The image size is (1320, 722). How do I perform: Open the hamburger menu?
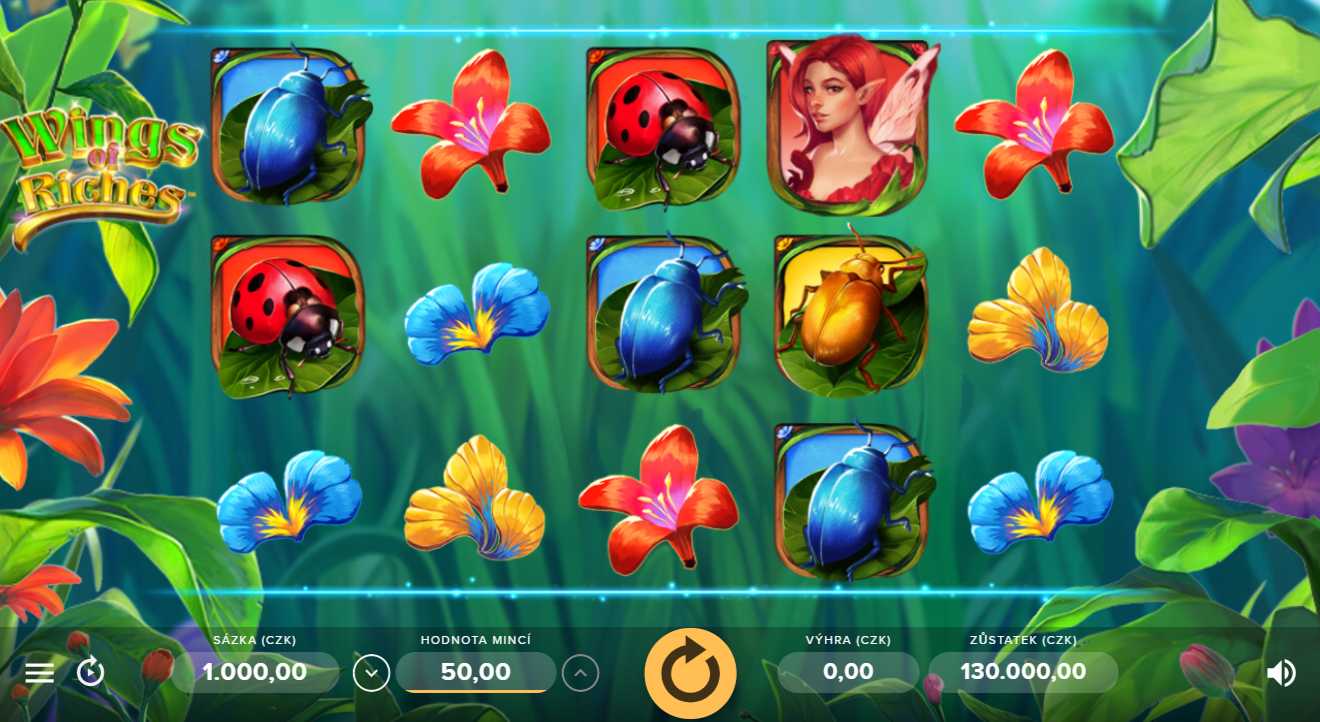point(40,672)
